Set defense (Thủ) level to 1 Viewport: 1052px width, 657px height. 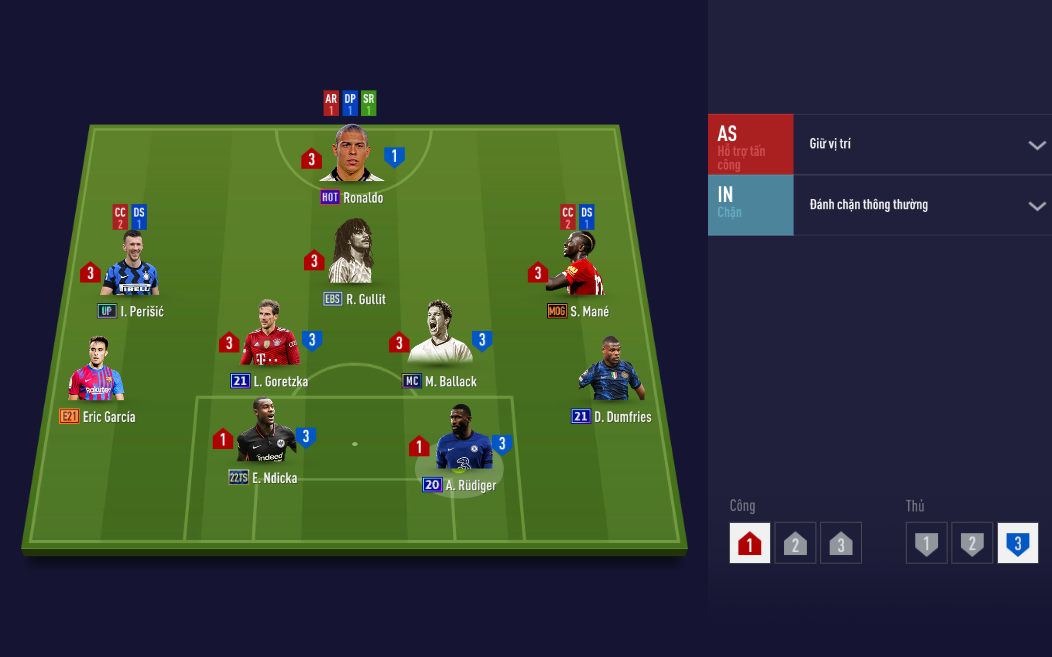926,543
